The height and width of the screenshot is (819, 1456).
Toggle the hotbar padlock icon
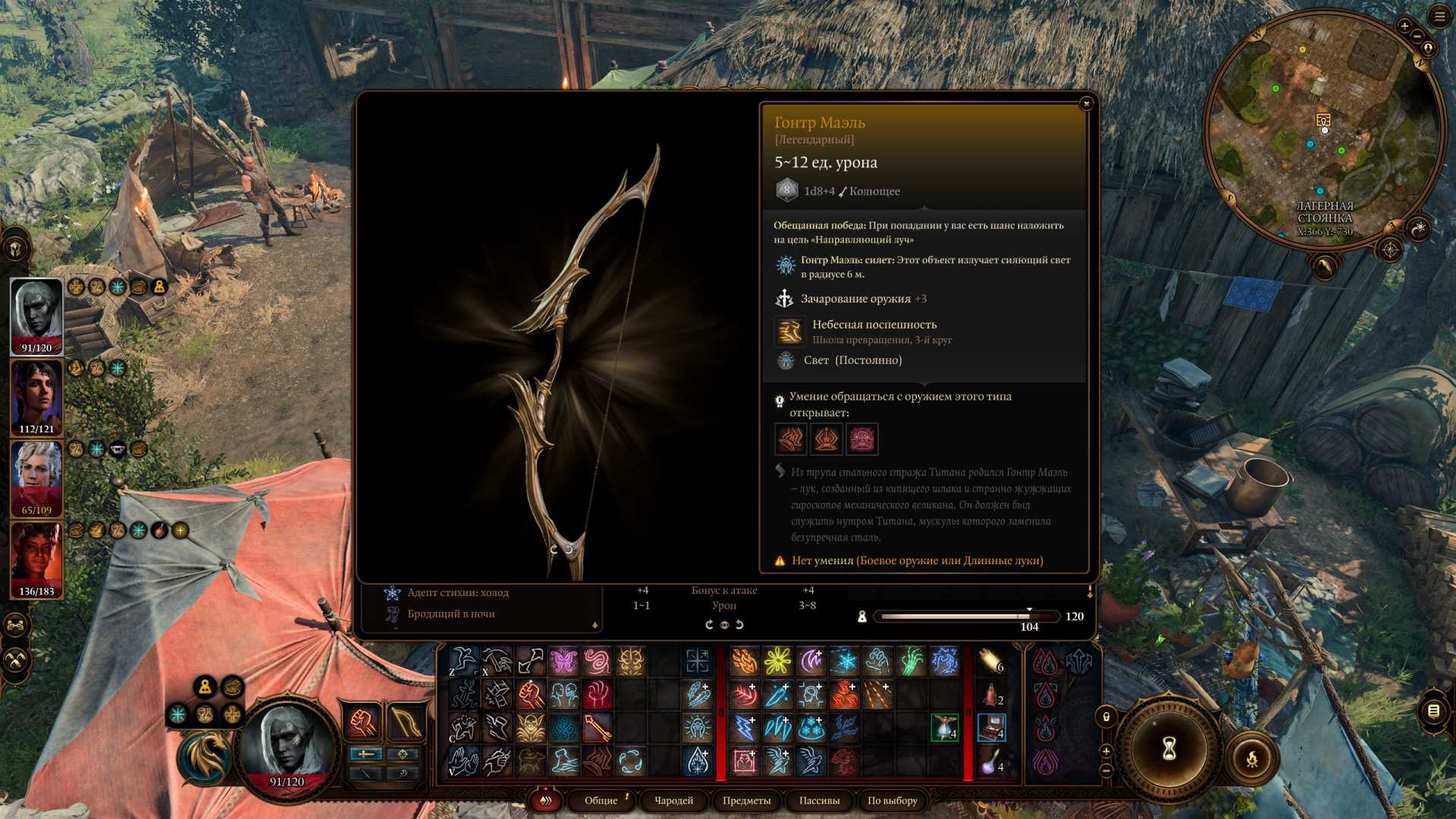point(1106,717)
